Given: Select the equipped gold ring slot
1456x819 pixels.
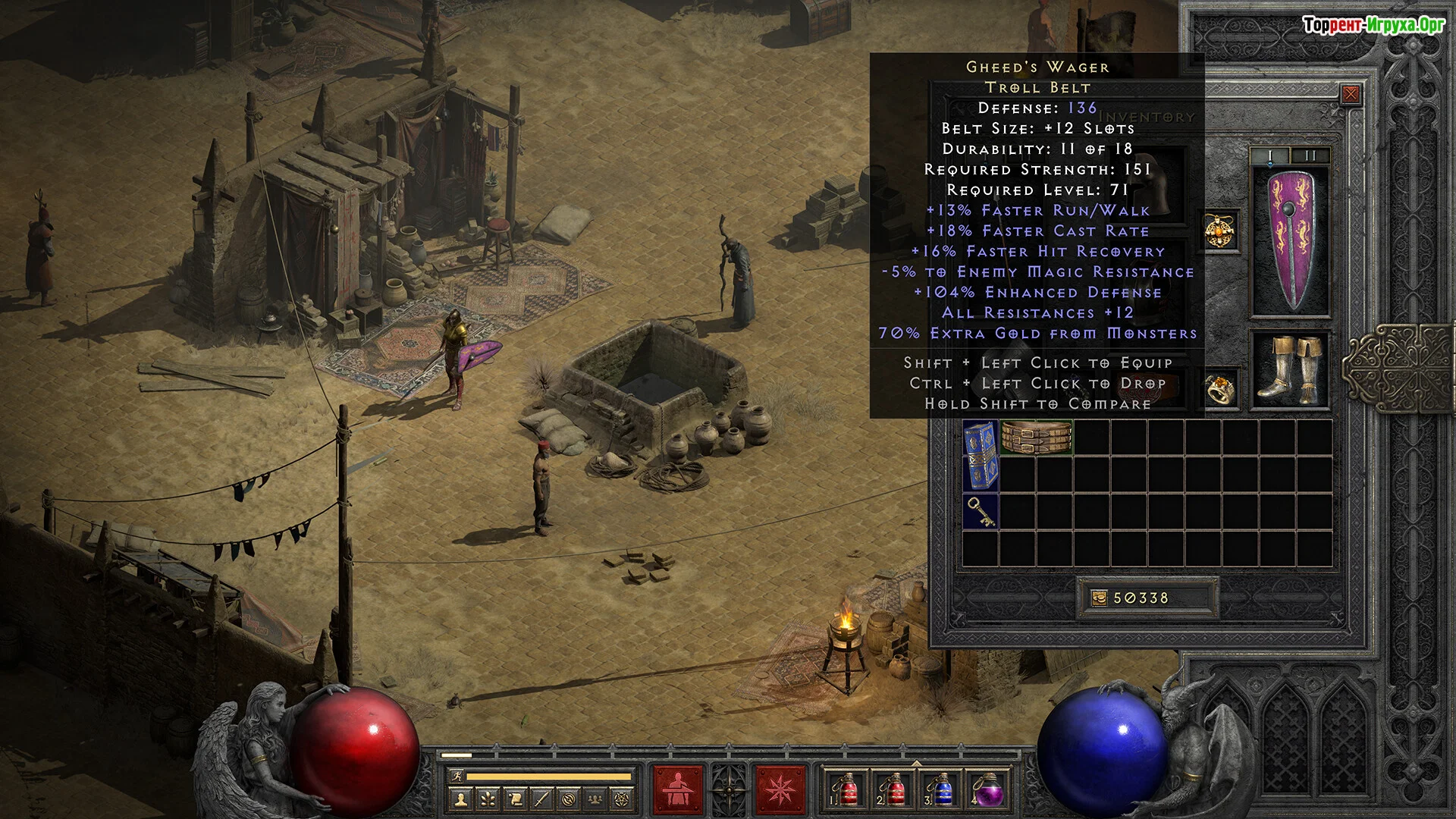Looking at the screenshot, I should click(x=1221, y=388).
